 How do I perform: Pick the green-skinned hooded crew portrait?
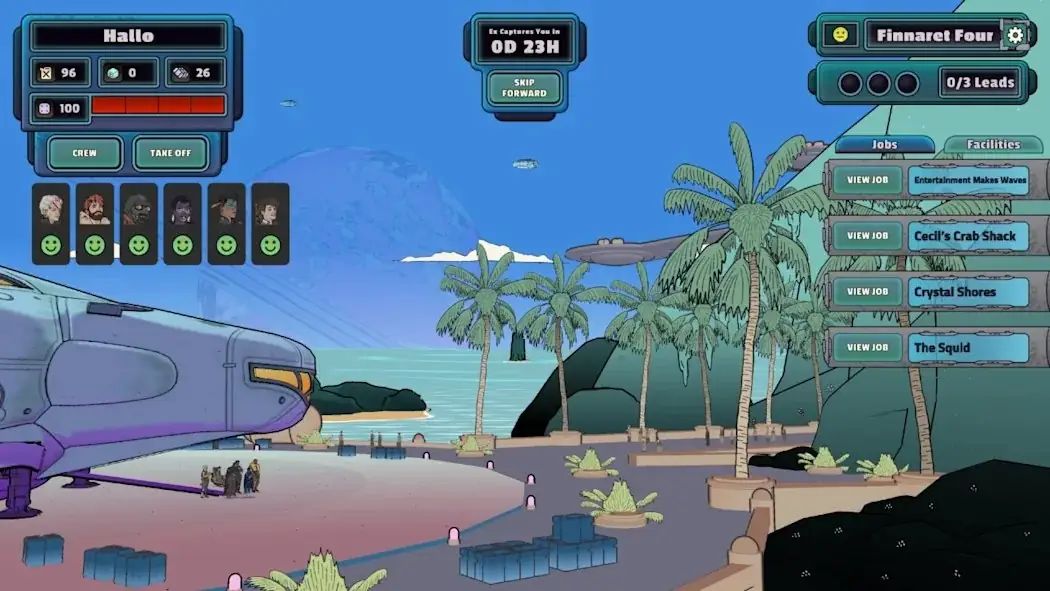[139, 208]
